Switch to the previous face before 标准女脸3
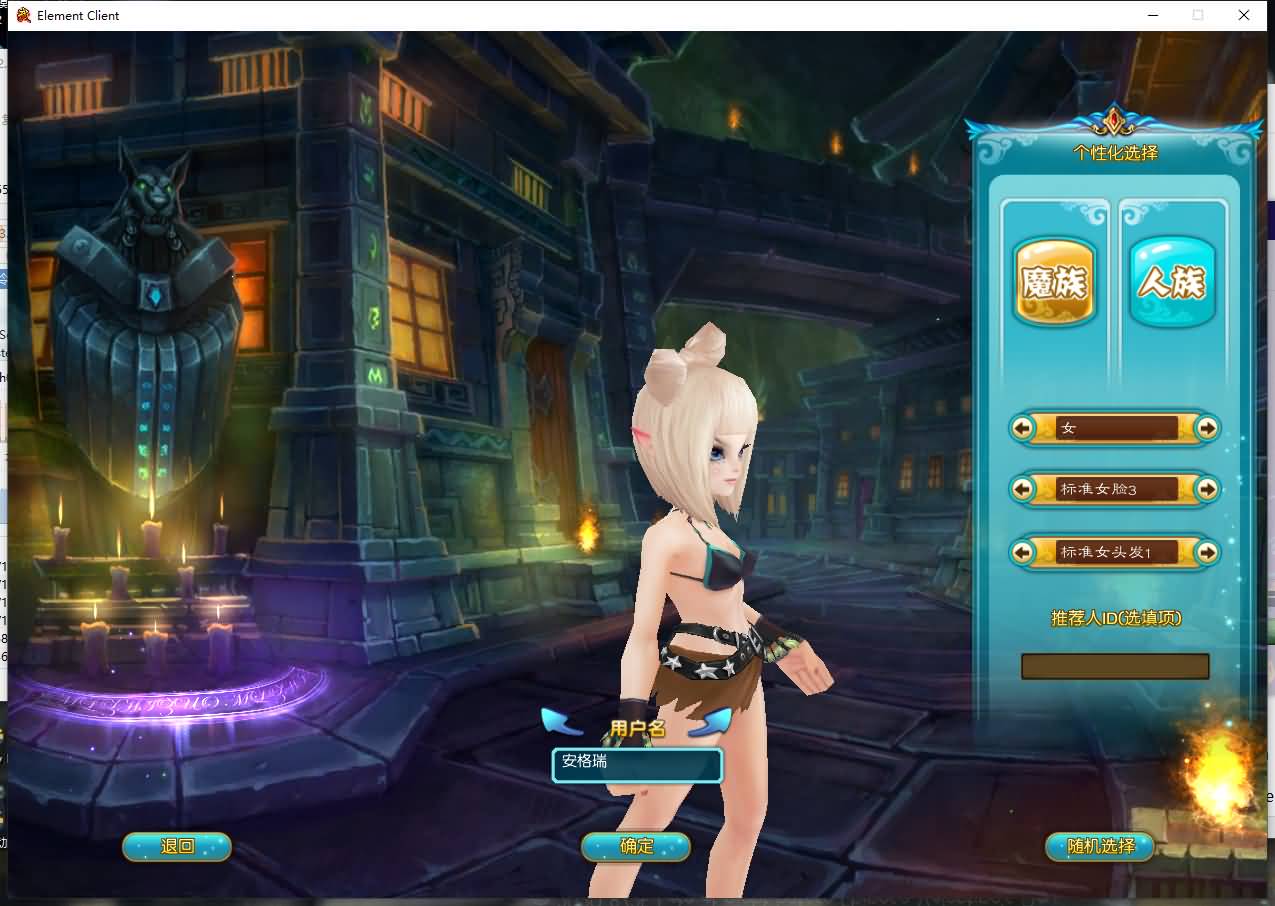The image size is (1275, 906). [1022, 489]
